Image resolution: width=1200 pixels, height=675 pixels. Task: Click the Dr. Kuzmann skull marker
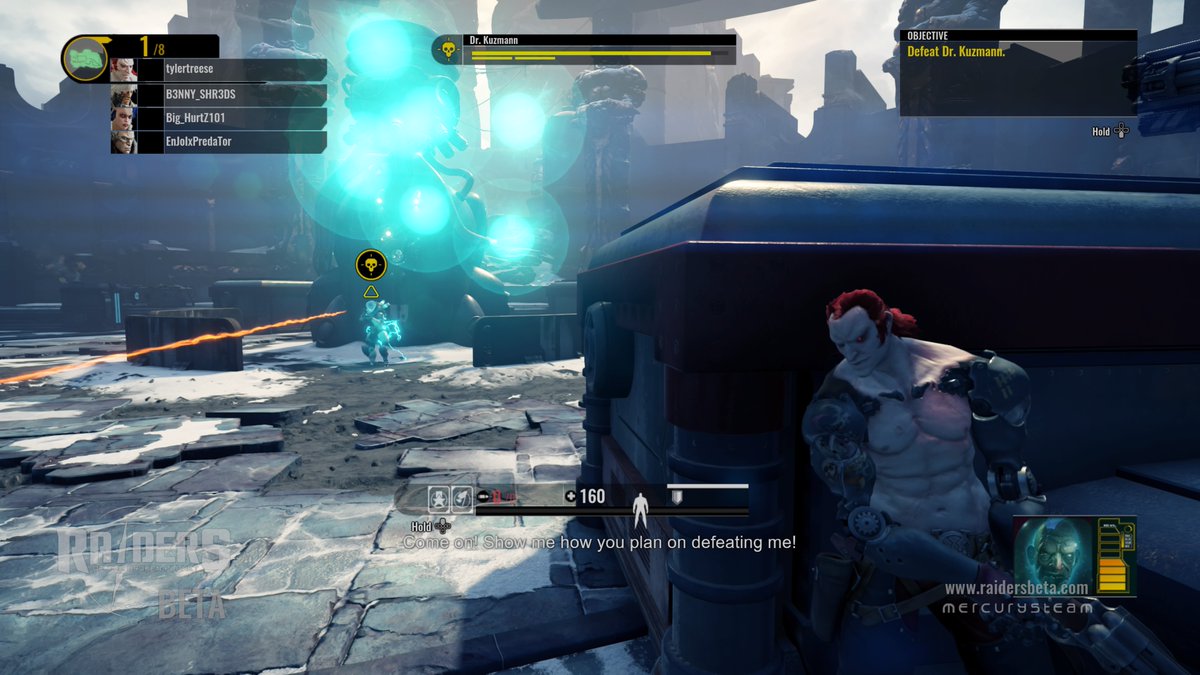coord(371,265)
